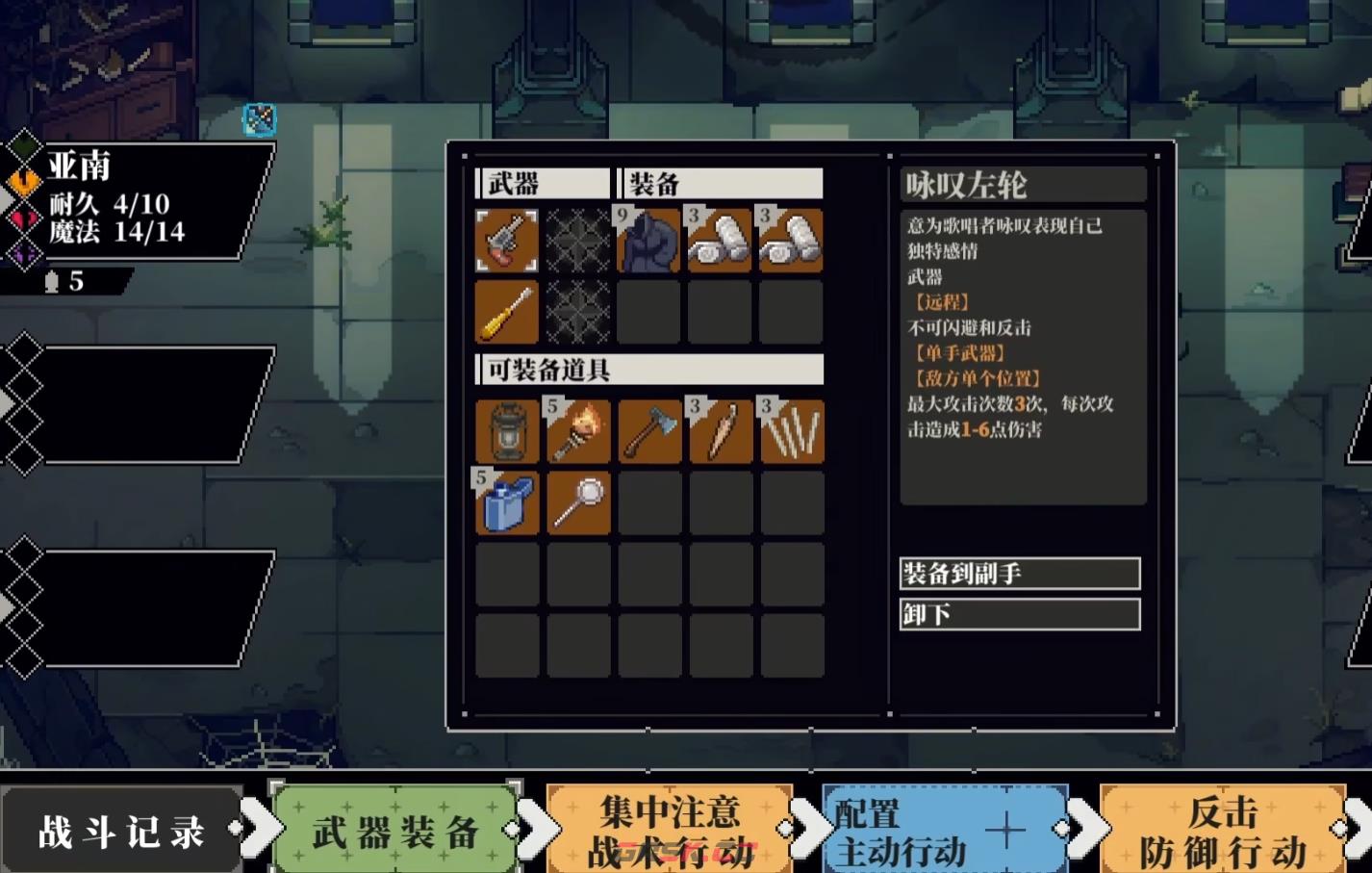Select the screwdriver weapon
Screen dimensions: 1372x873
[507, 312]
